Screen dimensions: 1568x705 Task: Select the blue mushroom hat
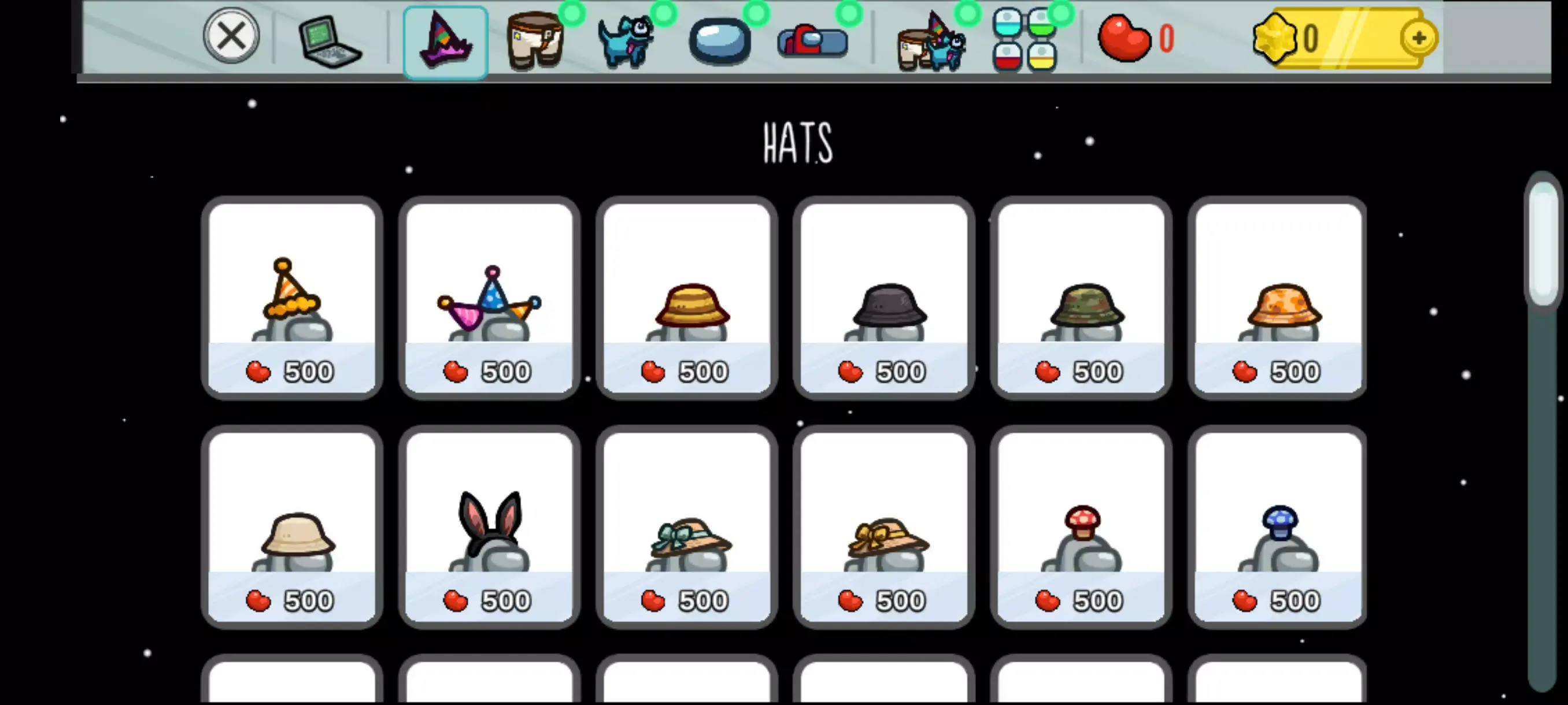(1278, 527)
